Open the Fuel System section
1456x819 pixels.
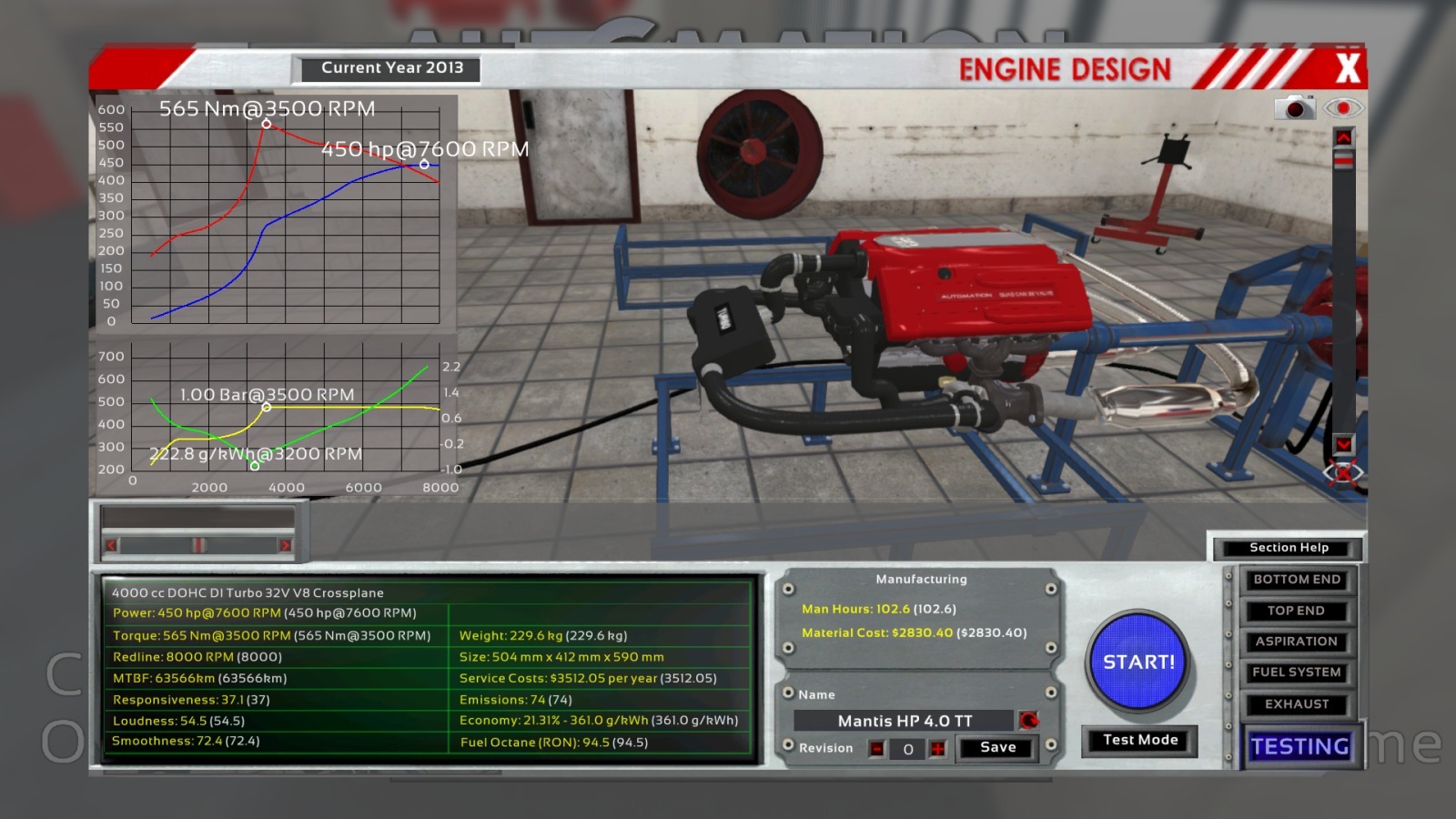[x=1297, y=672]
